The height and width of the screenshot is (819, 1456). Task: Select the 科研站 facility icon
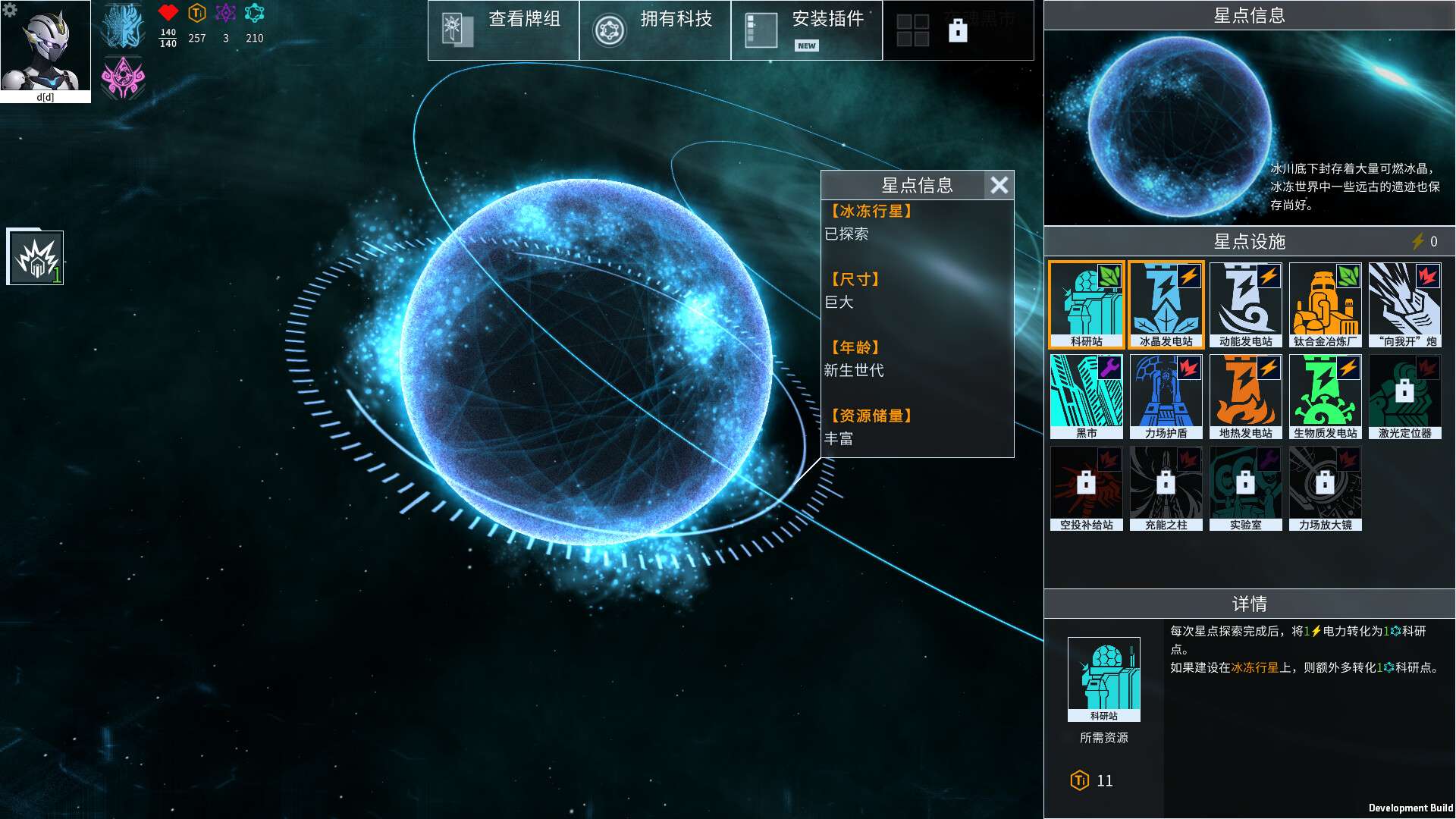[1085, 303]
